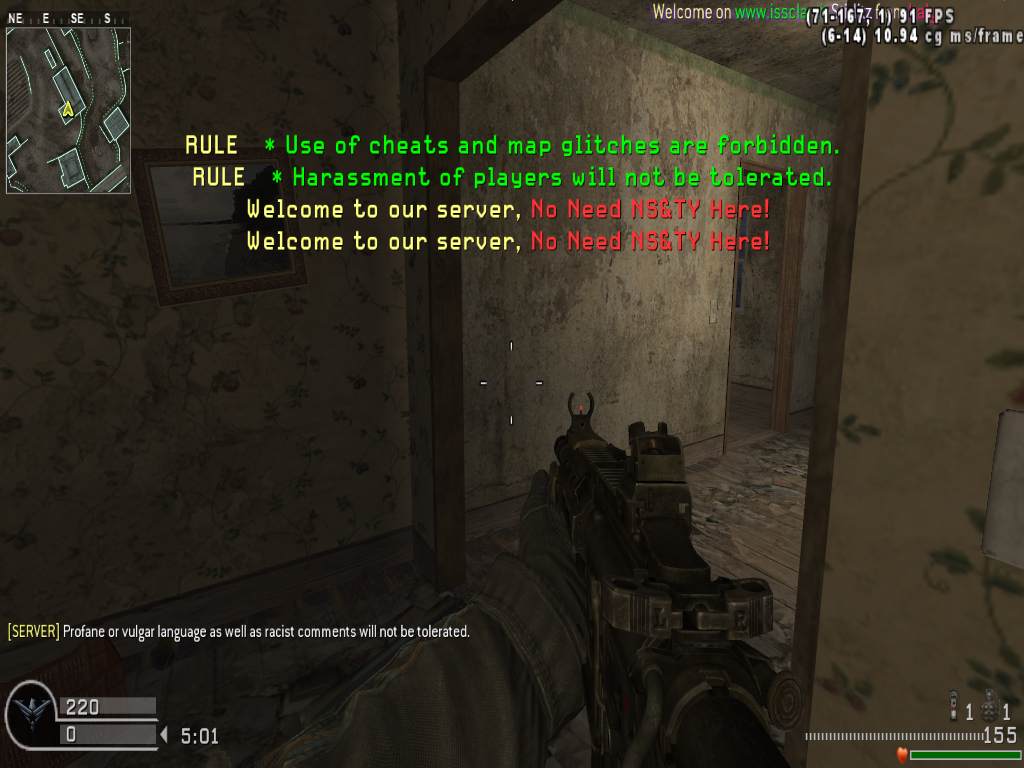
Task: Select the yellow player arrow on the minimap
Action: (68, 109)
